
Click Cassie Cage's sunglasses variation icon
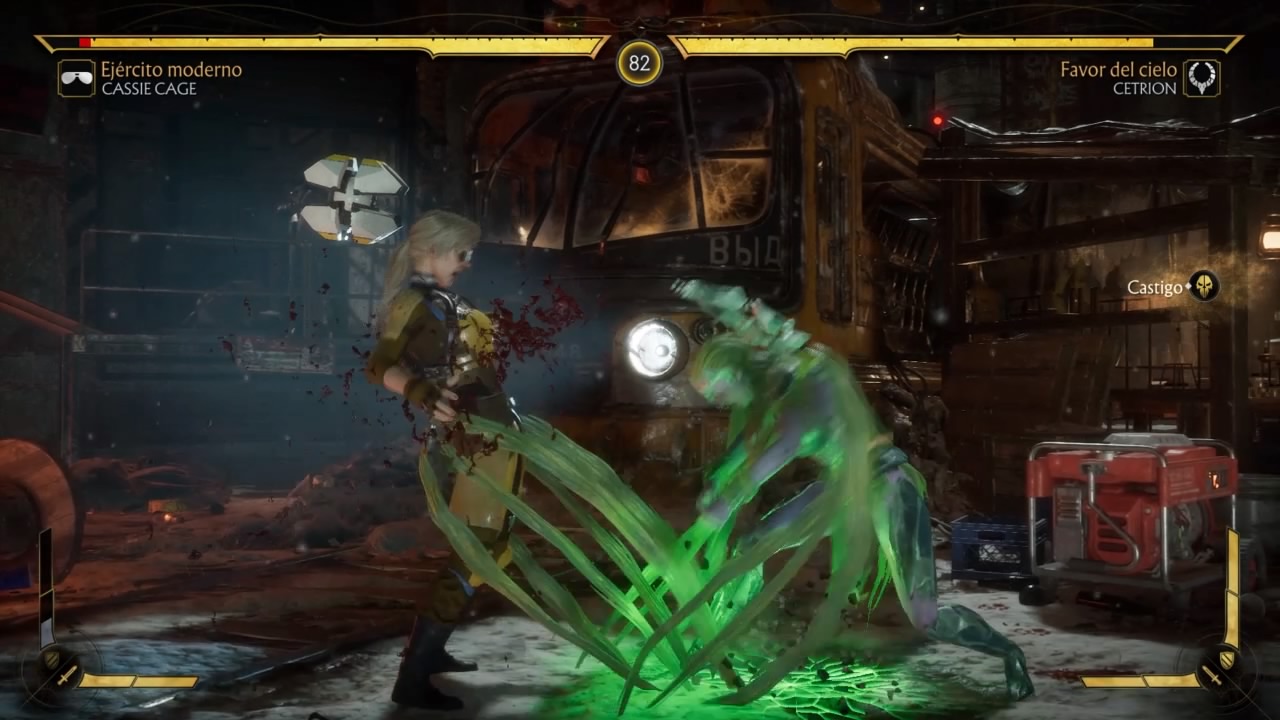(76, 78)
